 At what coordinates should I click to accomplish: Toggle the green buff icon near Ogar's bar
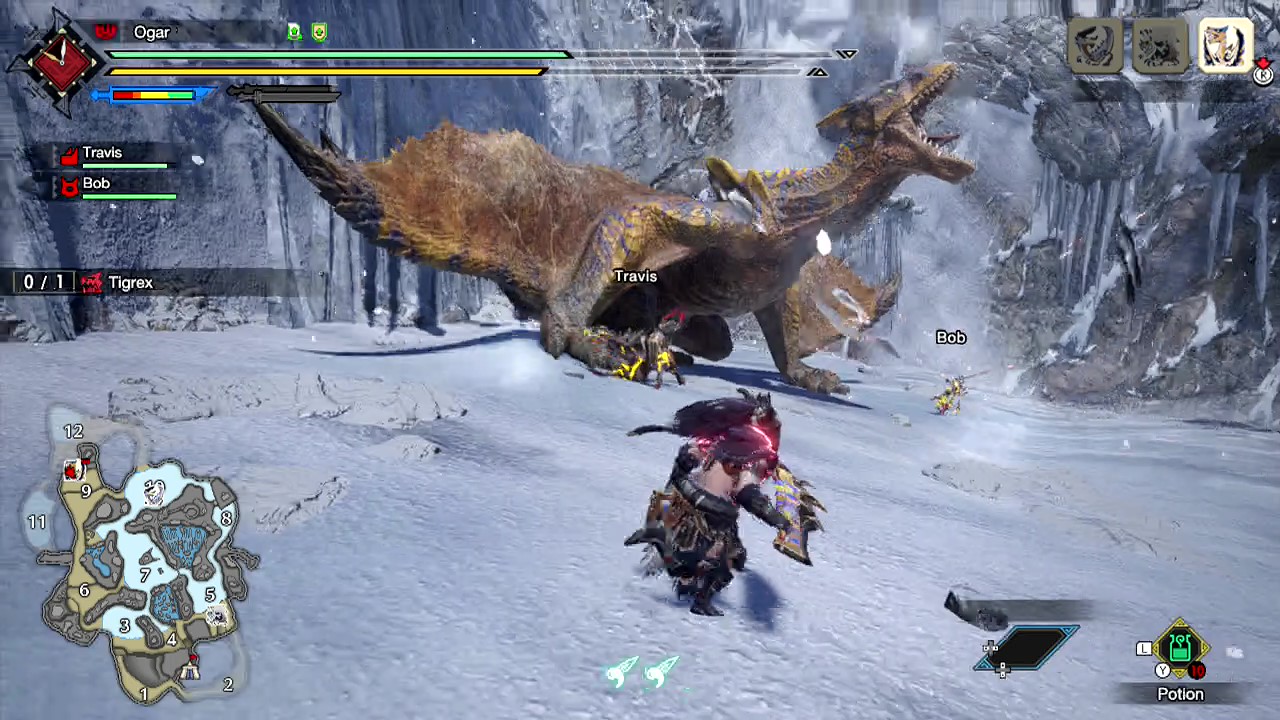pos(294,32)
